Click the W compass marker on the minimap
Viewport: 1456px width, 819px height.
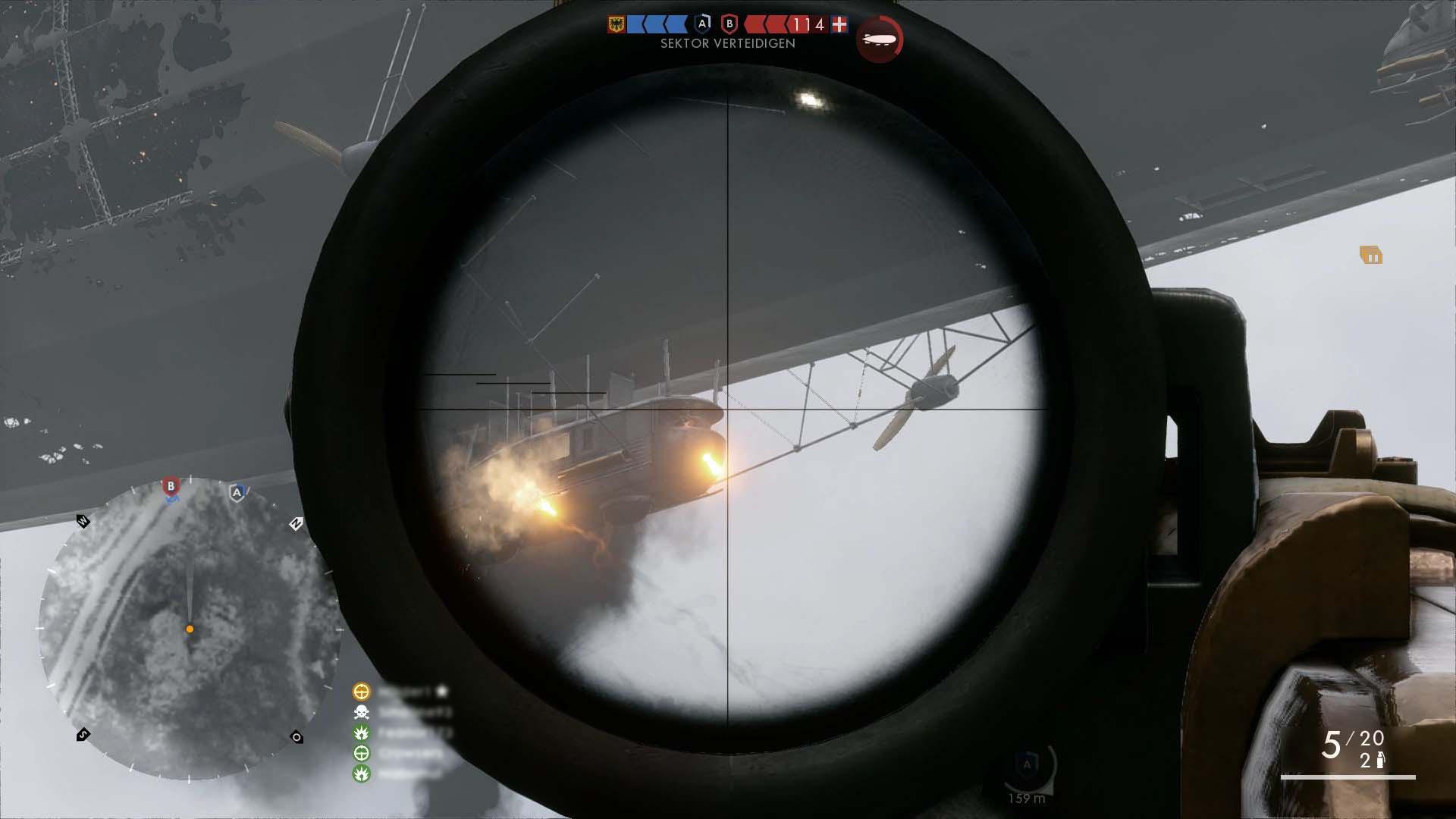coord(83,521)
